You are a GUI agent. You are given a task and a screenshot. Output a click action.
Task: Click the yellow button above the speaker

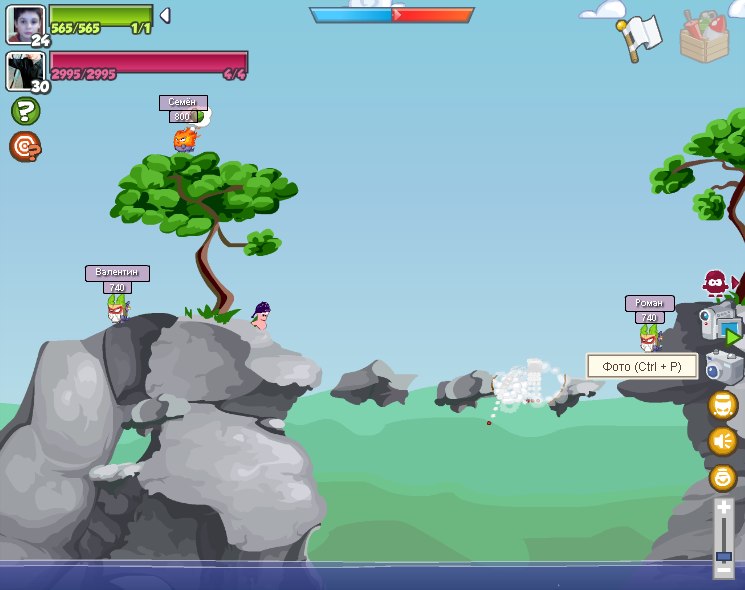point(723,405)
